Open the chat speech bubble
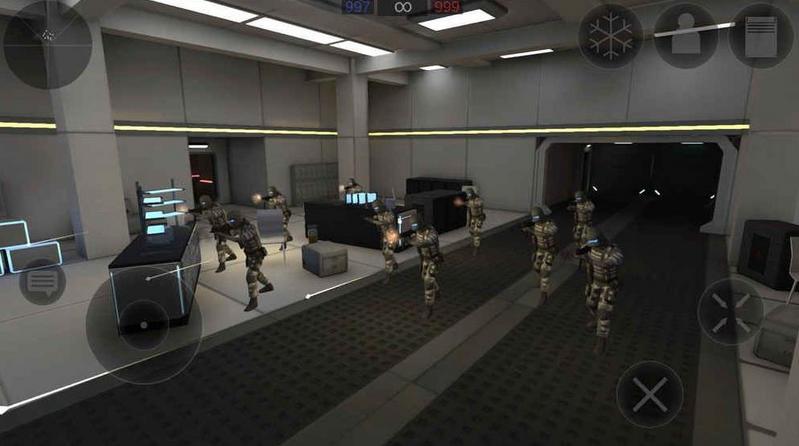The height and width of the screenshot is (446, 799). (43, 282)
